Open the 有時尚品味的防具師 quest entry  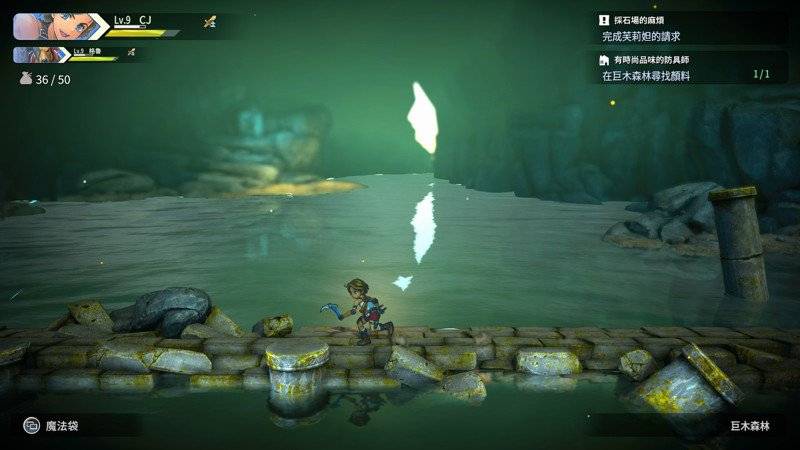[689, 67]
